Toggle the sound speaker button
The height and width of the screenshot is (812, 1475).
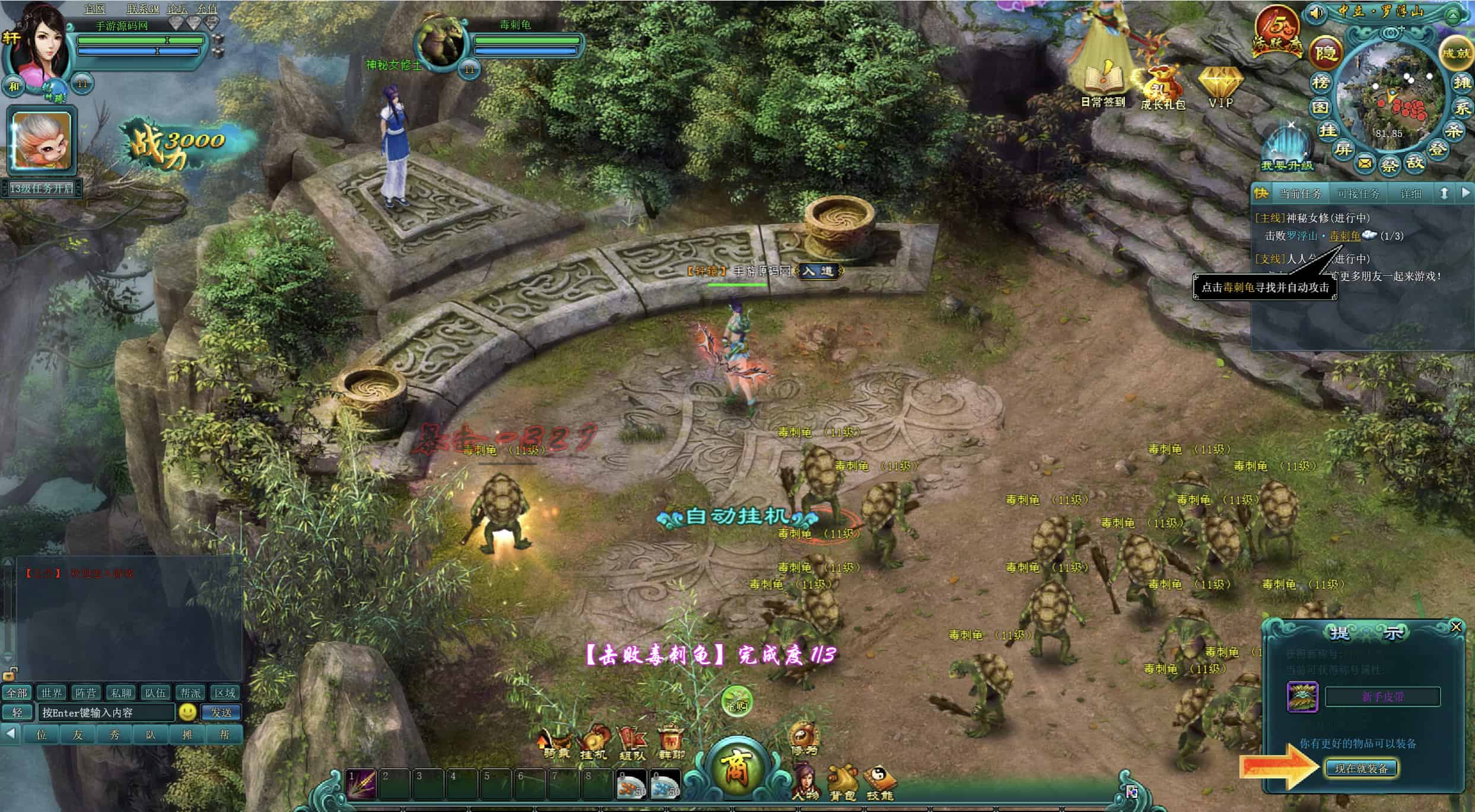click(x=1316, y=12)
